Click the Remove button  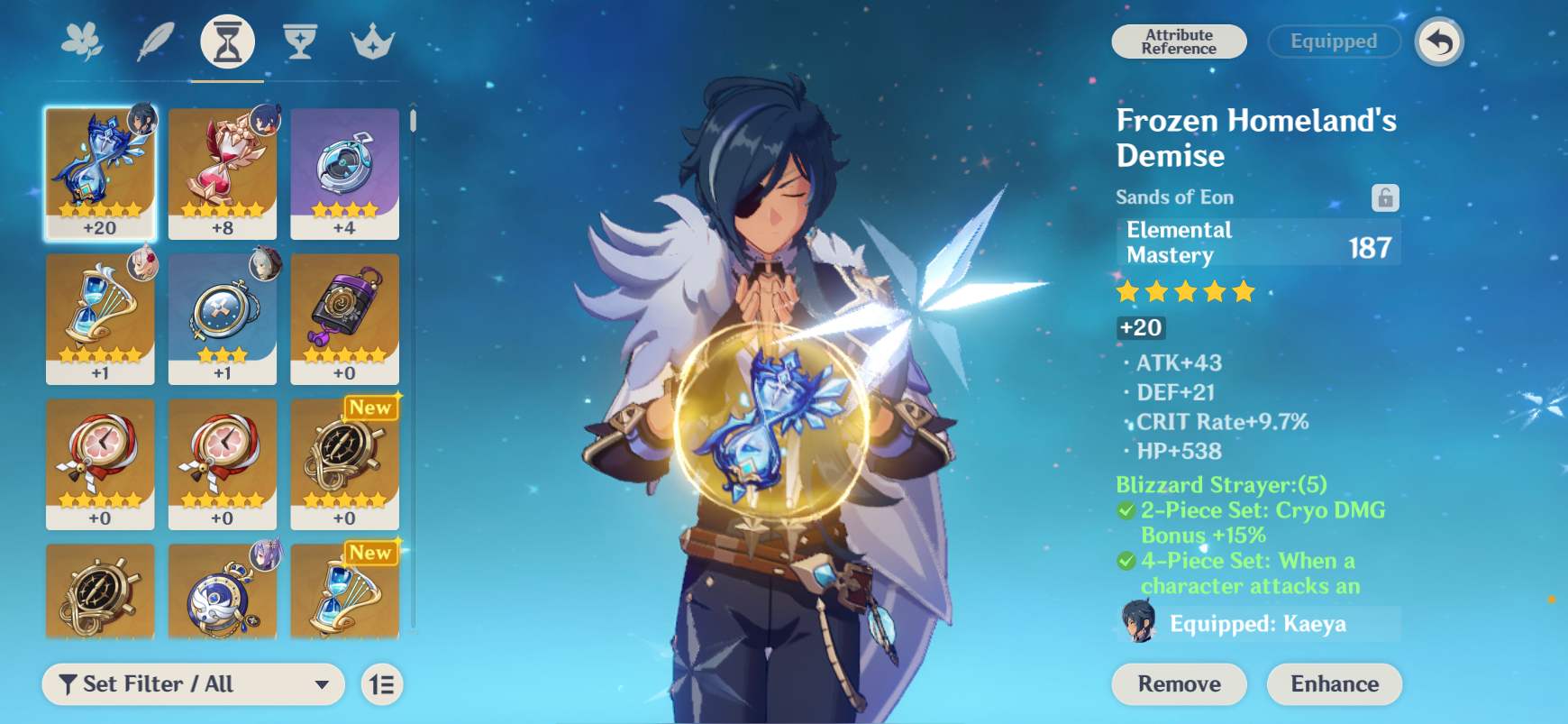[1178, 683]
